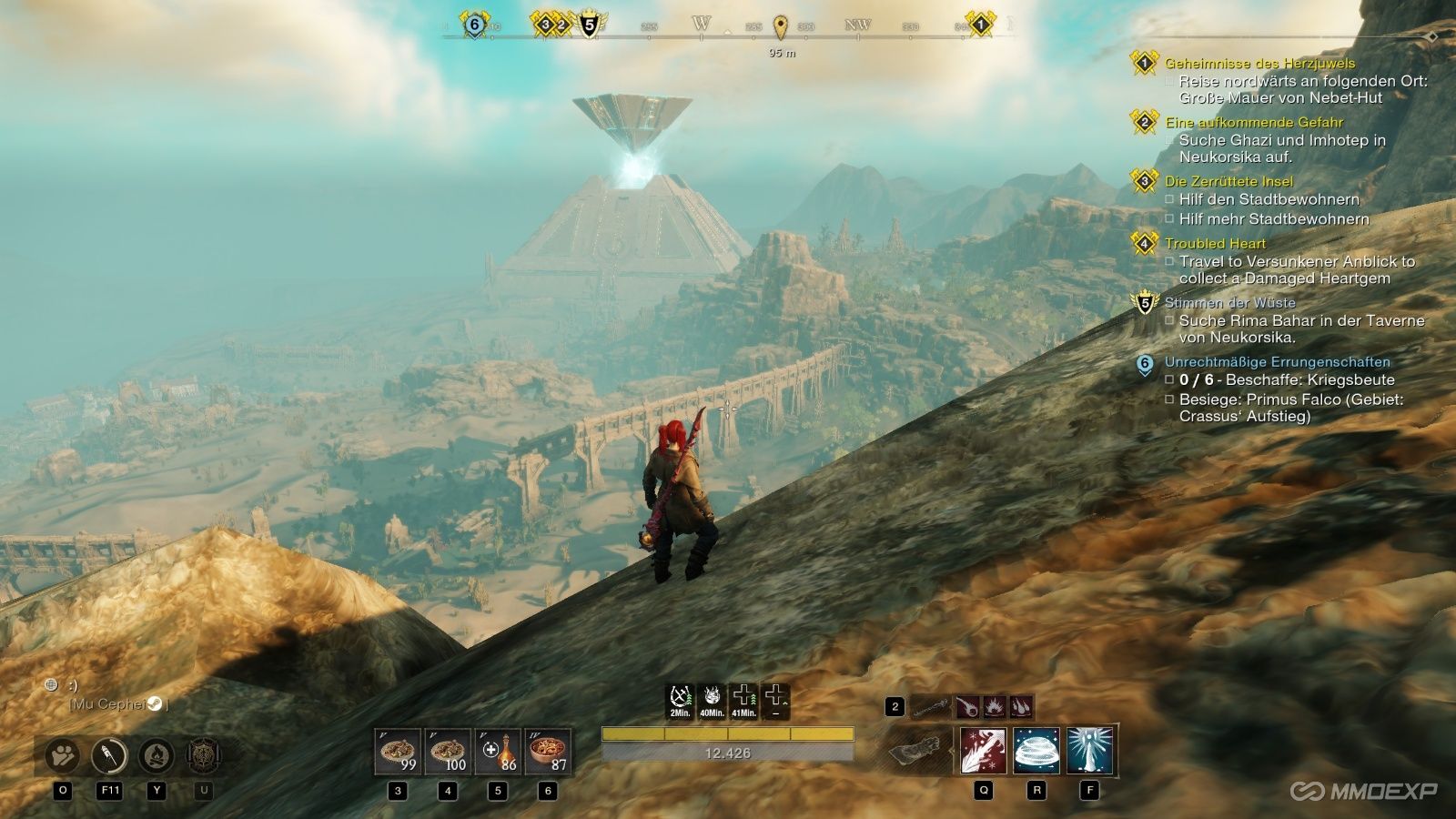Click the location pin marker on compass
Screen dimensions: 1456x819
tap(780, 25)
